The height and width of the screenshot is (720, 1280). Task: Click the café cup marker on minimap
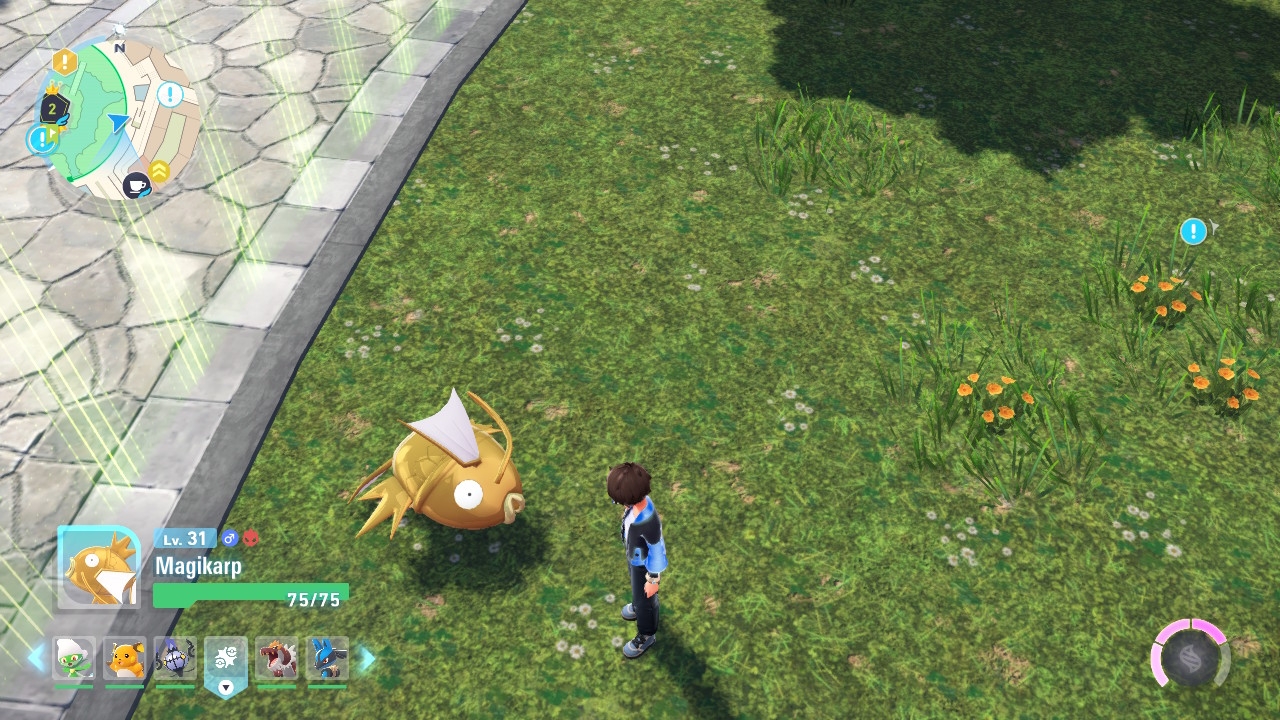(x=136, y=185)
